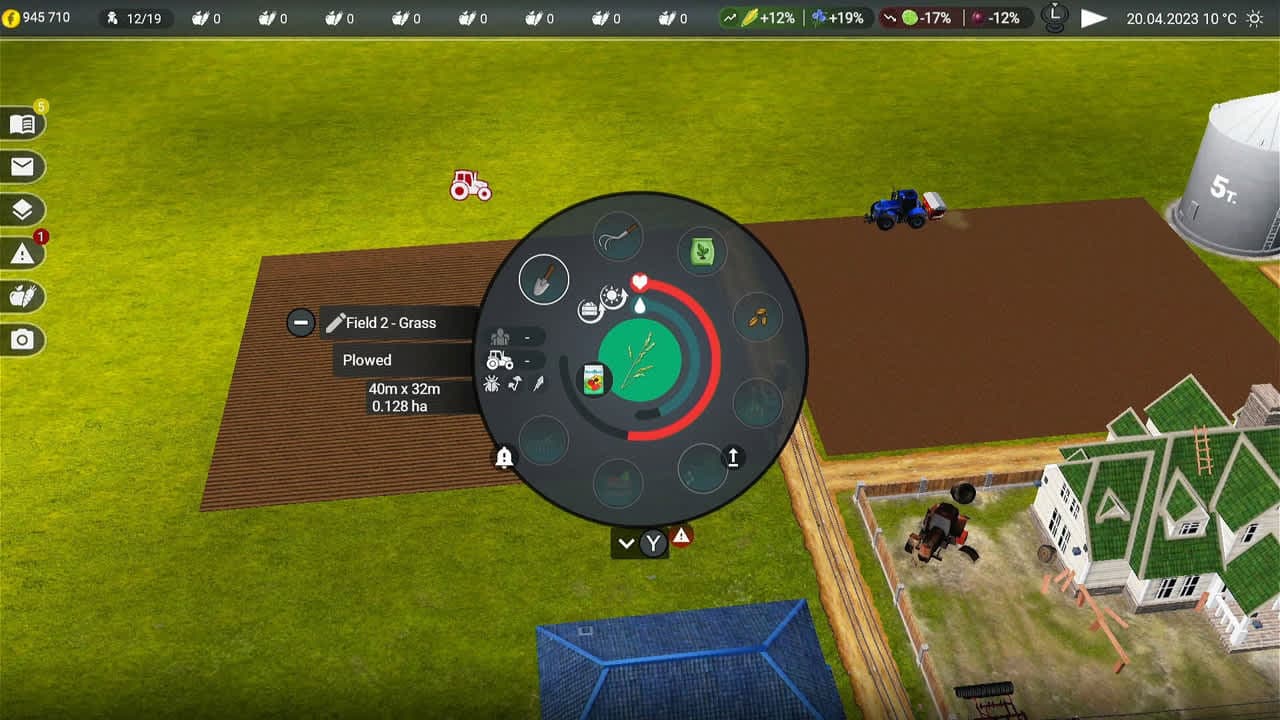The height and width of the screenshot is (720, 1280).
Task: Open the layers icon in the left sidebar
Action: 22,210
